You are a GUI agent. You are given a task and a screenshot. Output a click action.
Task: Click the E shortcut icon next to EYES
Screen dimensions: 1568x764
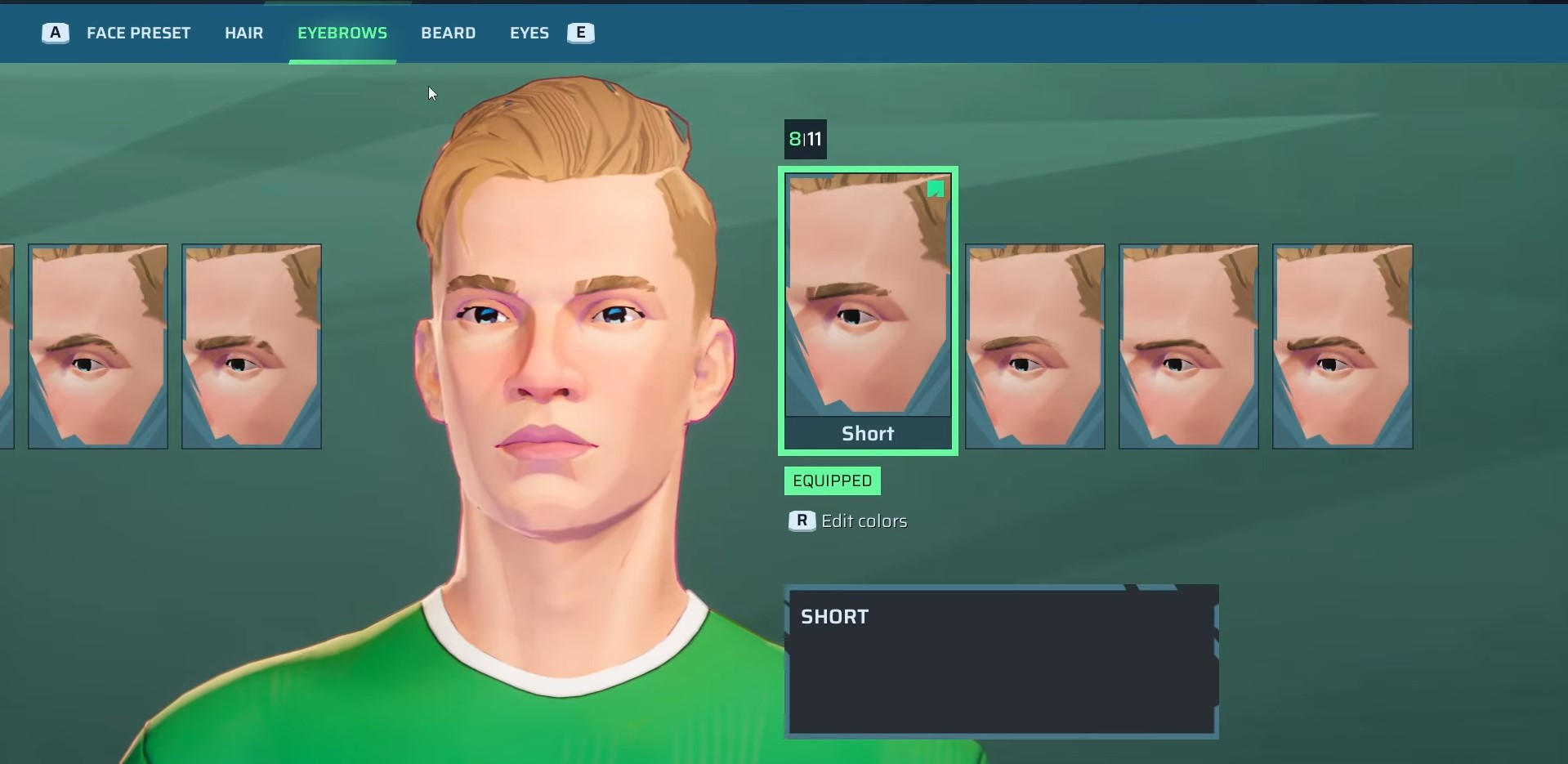coord(580,33)
